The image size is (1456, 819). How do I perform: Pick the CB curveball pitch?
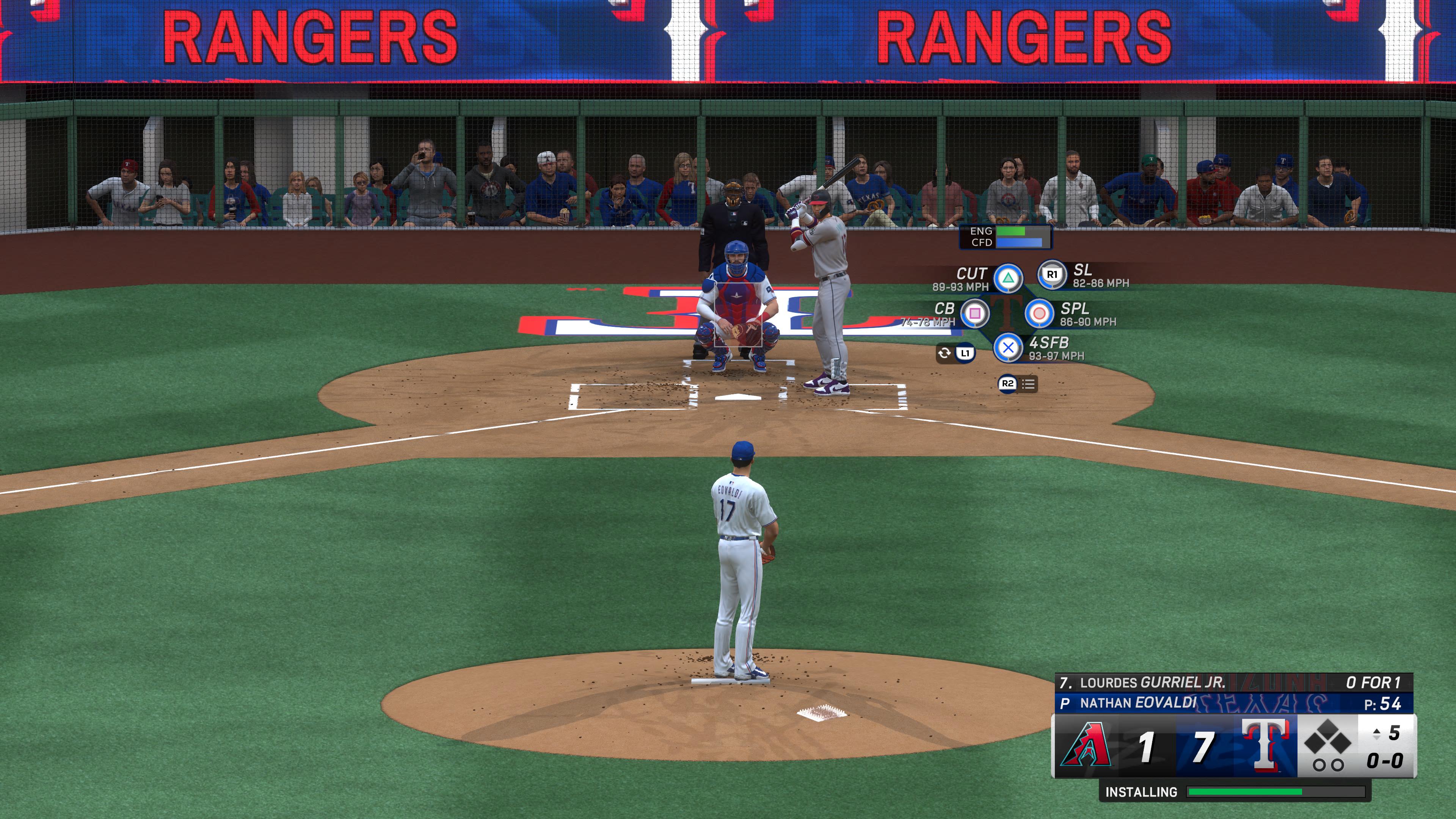click(974, 313)
